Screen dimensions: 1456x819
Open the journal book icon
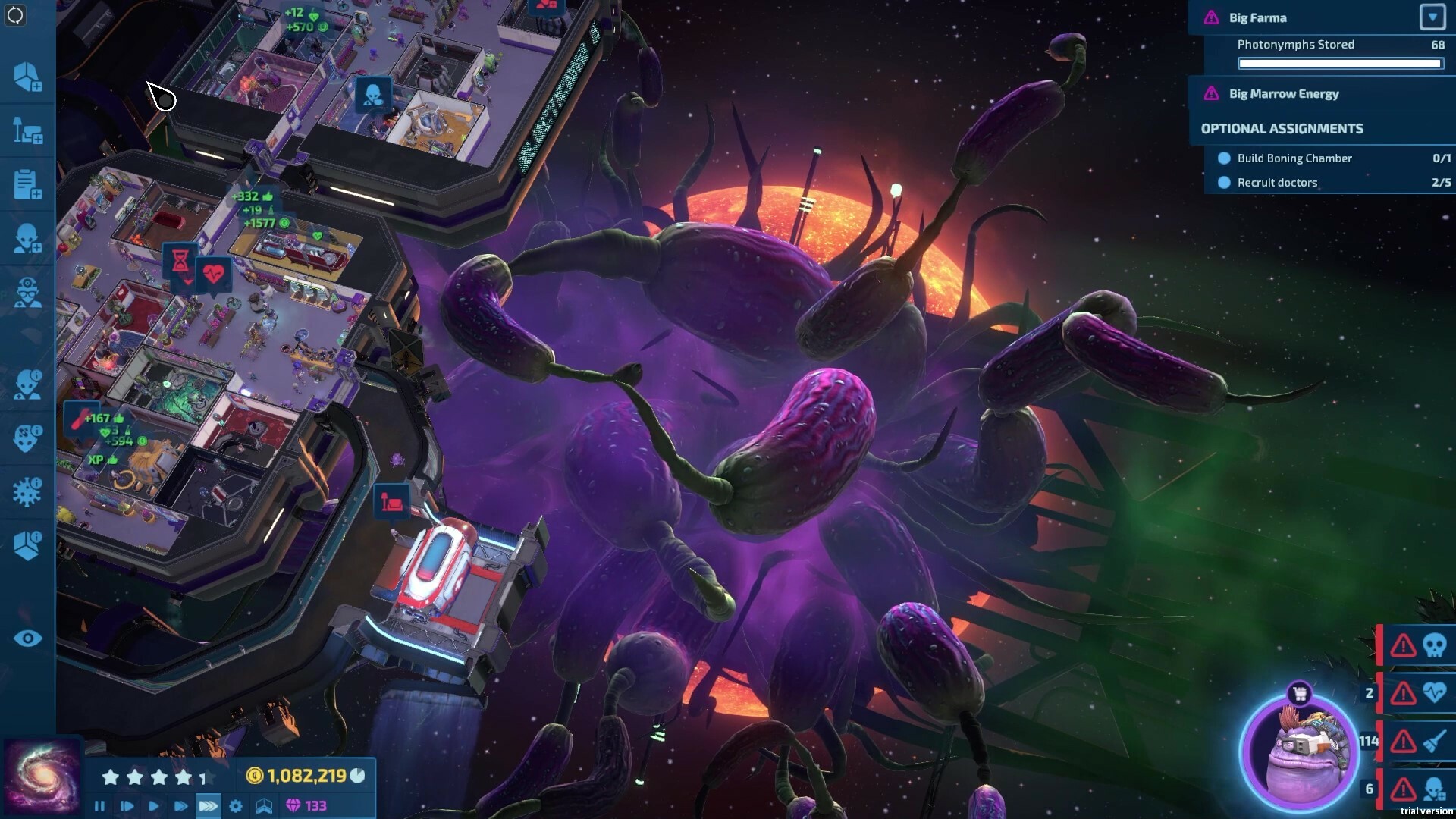(x=262, y=806)
